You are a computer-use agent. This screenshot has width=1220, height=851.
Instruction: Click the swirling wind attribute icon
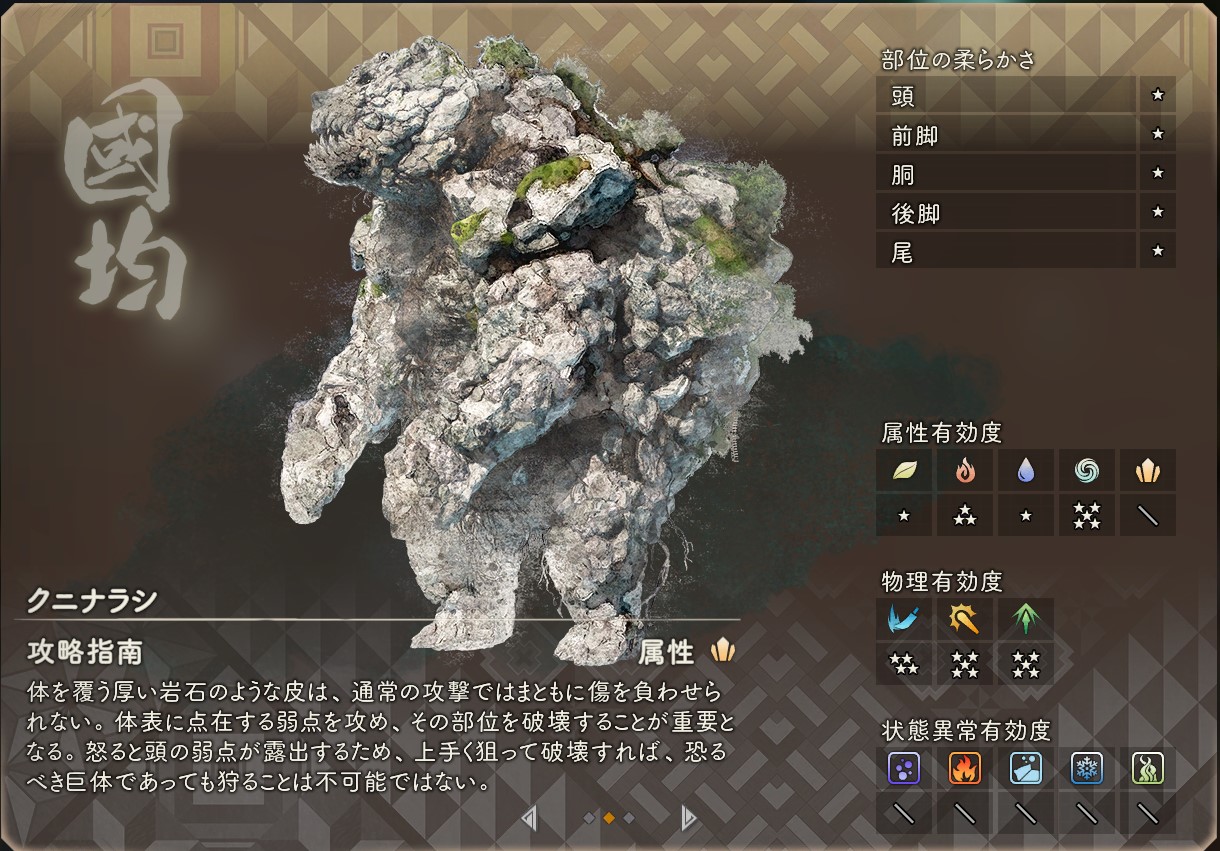point(1087,470)
